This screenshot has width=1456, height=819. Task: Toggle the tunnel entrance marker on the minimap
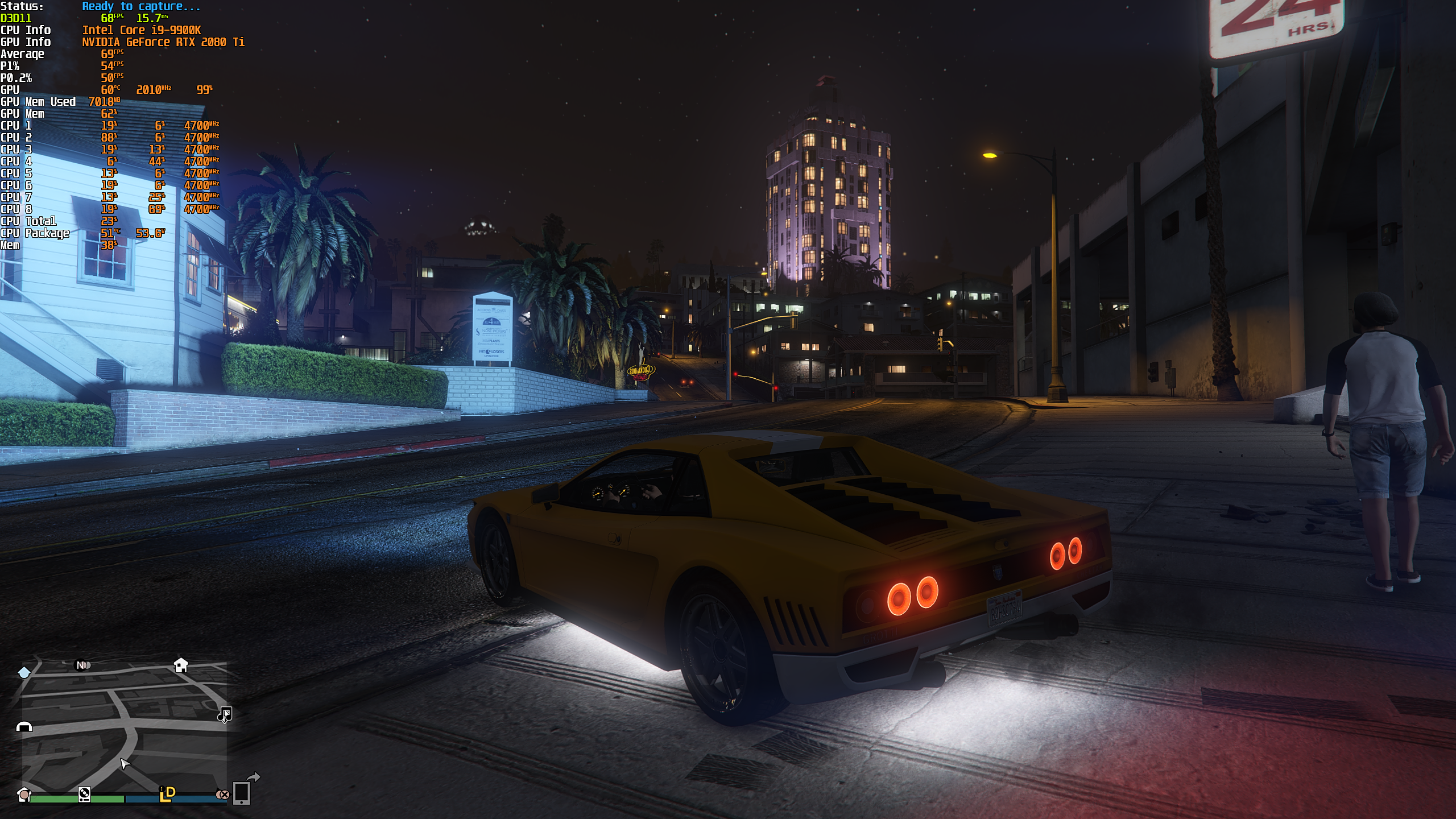coord(24,727)
